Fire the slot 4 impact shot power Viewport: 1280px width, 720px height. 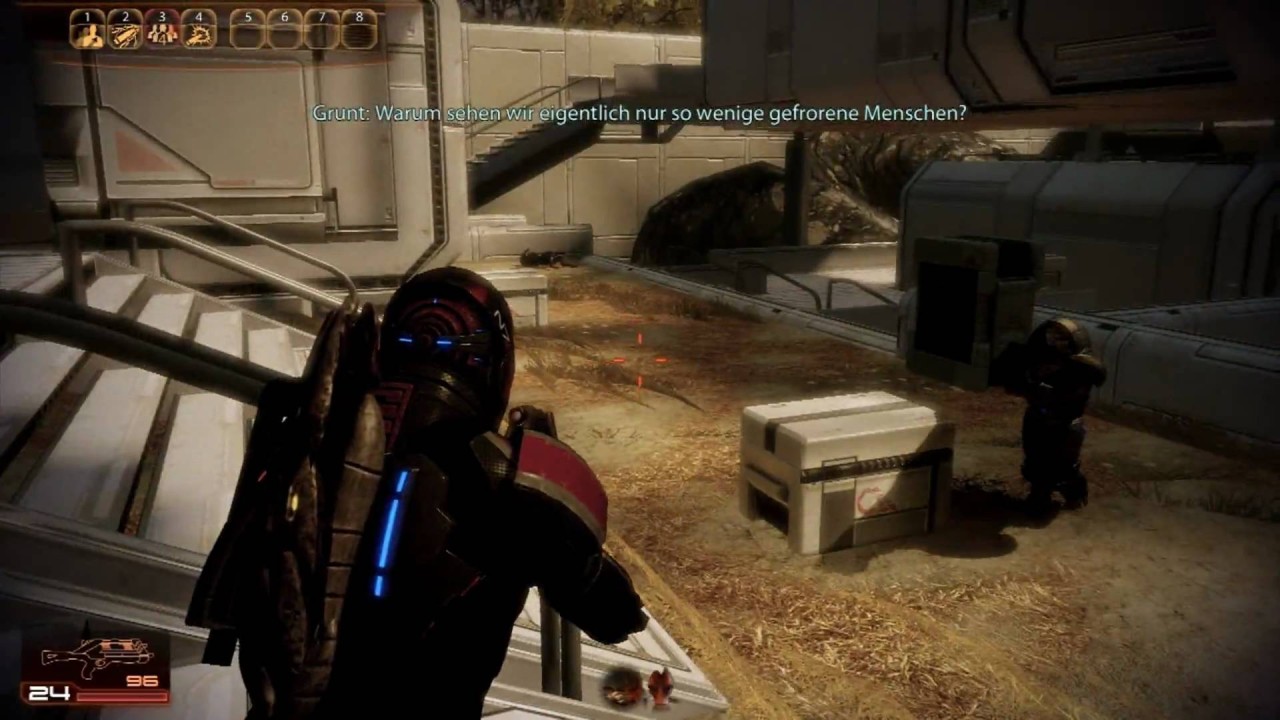tap(199, 33)
